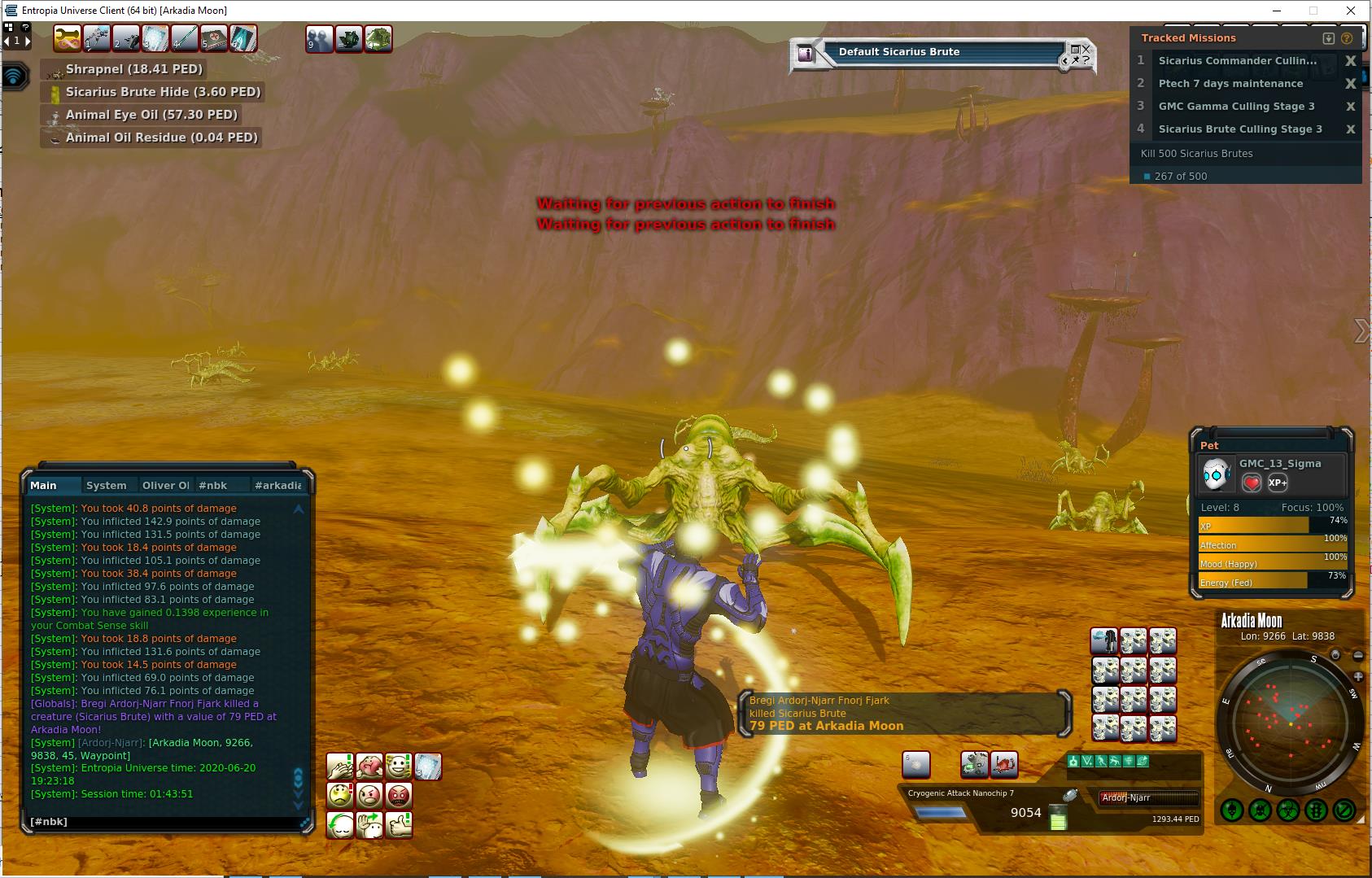The height and width of the screenshot is (878, 1372).
Task: Click the chat input field
Action: [163, 822]
